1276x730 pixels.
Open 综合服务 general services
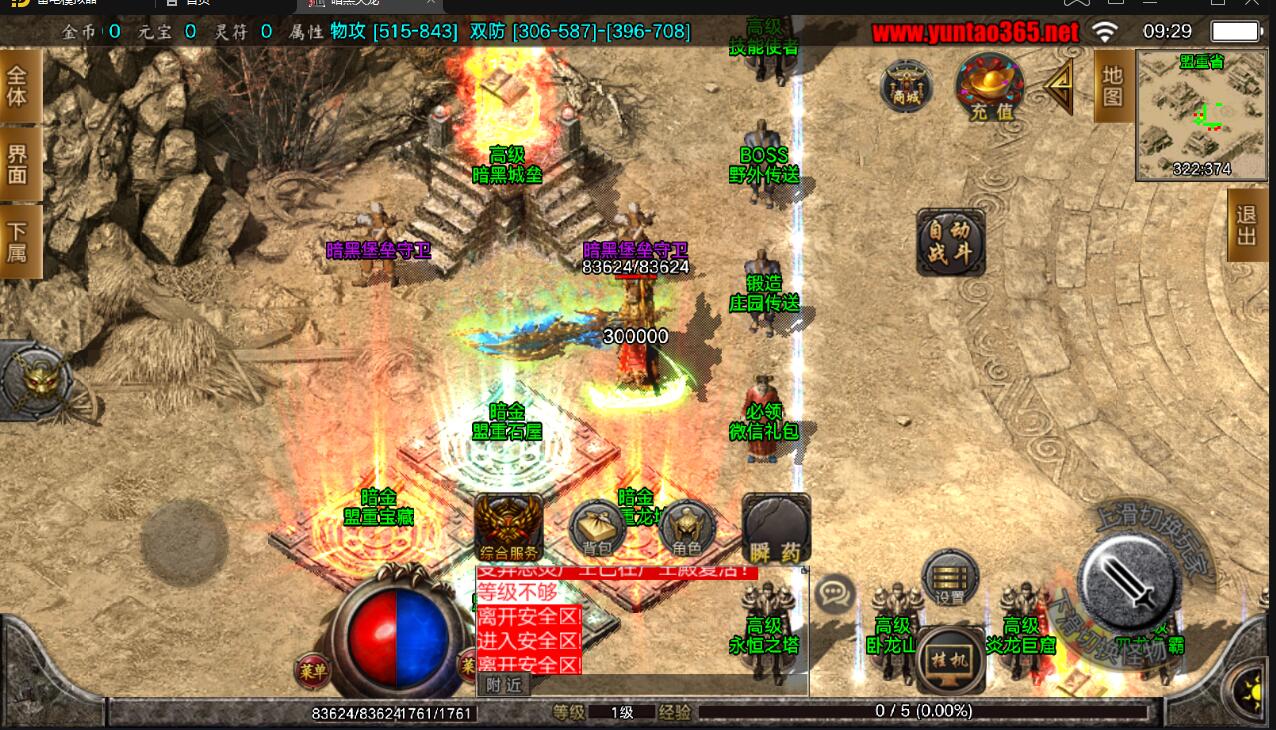[509, 527]
